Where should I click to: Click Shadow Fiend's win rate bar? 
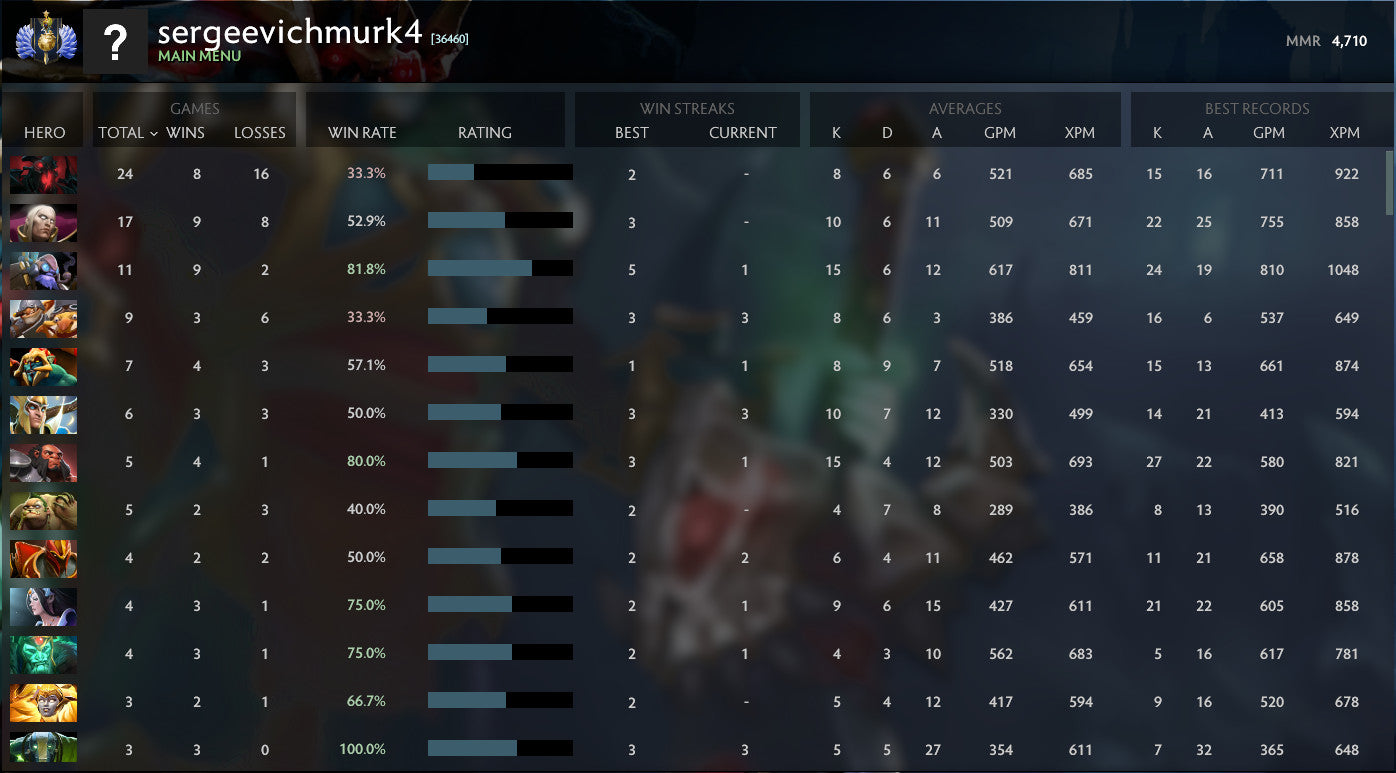[x=500, y=173]
